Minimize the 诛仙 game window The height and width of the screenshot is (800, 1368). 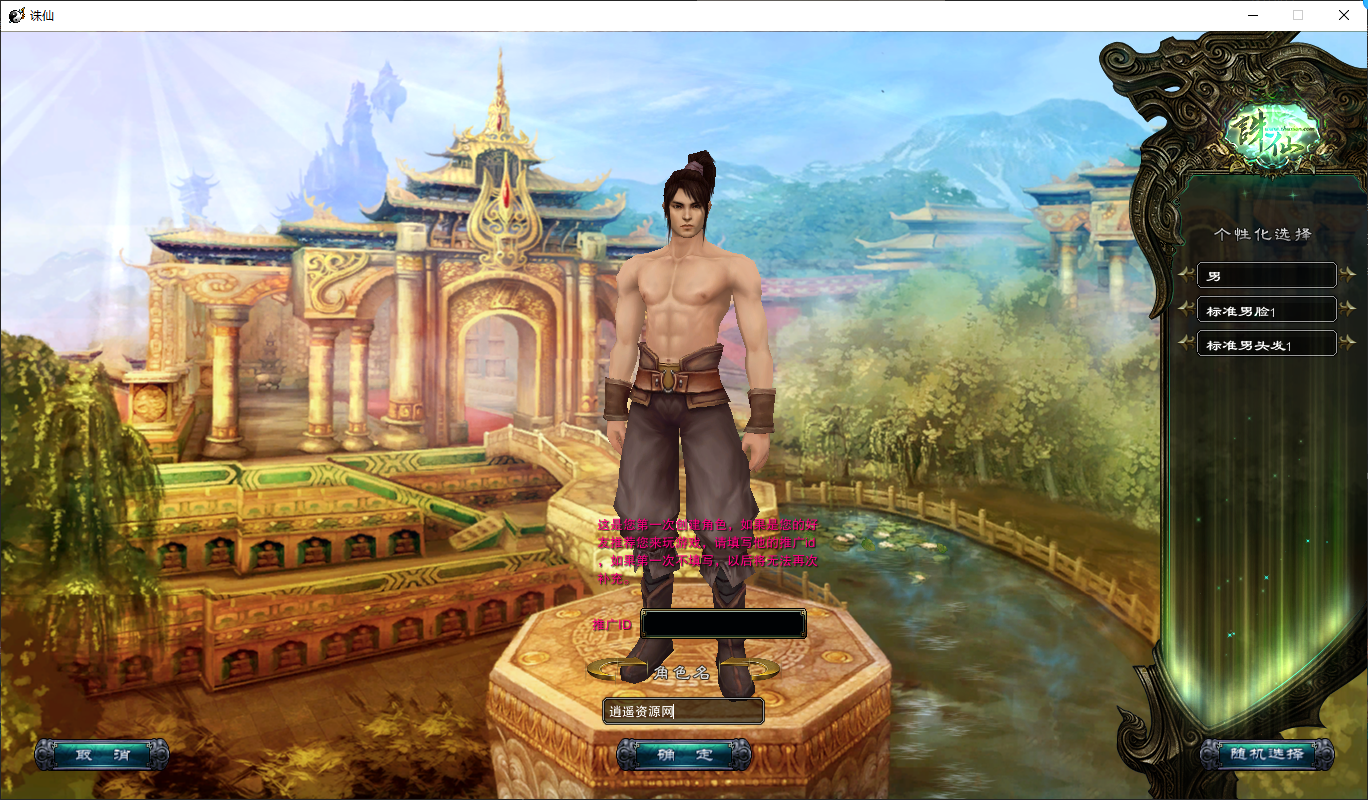pyautogui.click(x=1253, y=15)
